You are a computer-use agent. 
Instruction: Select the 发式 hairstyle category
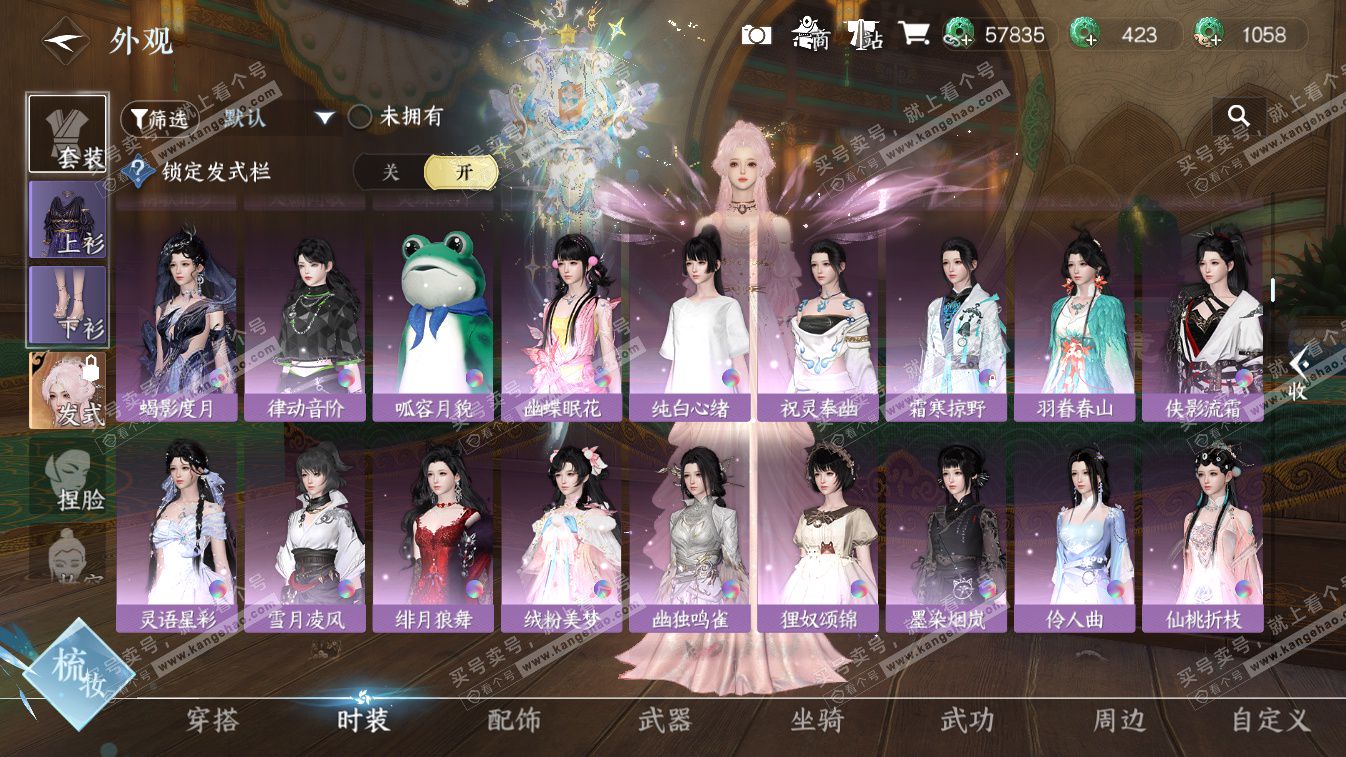pyautogui.click(x=68, y=390)
